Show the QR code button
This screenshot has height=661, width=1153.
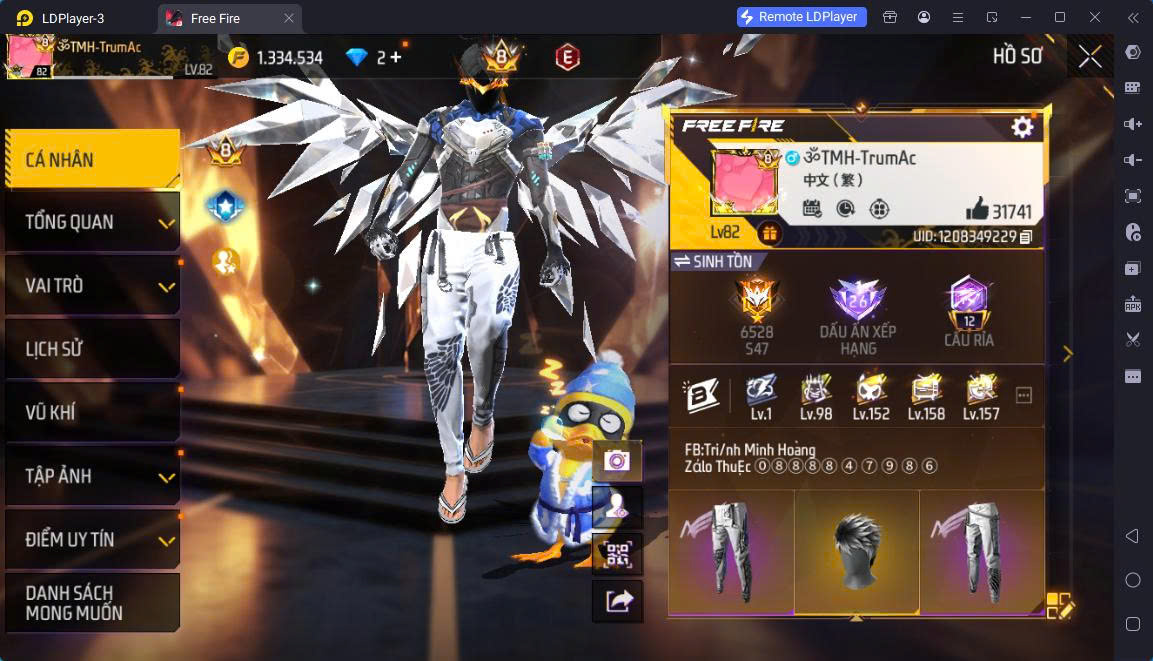pyautogui.click(x=617, y=554)
